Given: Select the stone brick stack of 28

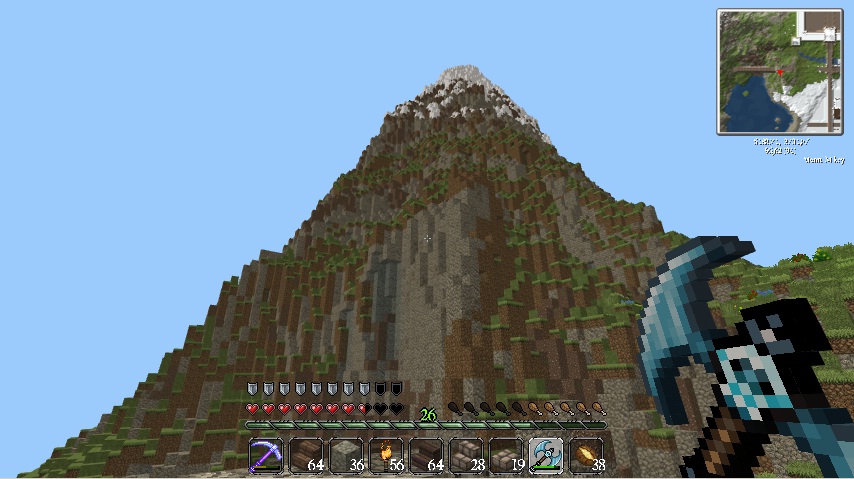Looking at the screenshot, I should click(466, 455).
